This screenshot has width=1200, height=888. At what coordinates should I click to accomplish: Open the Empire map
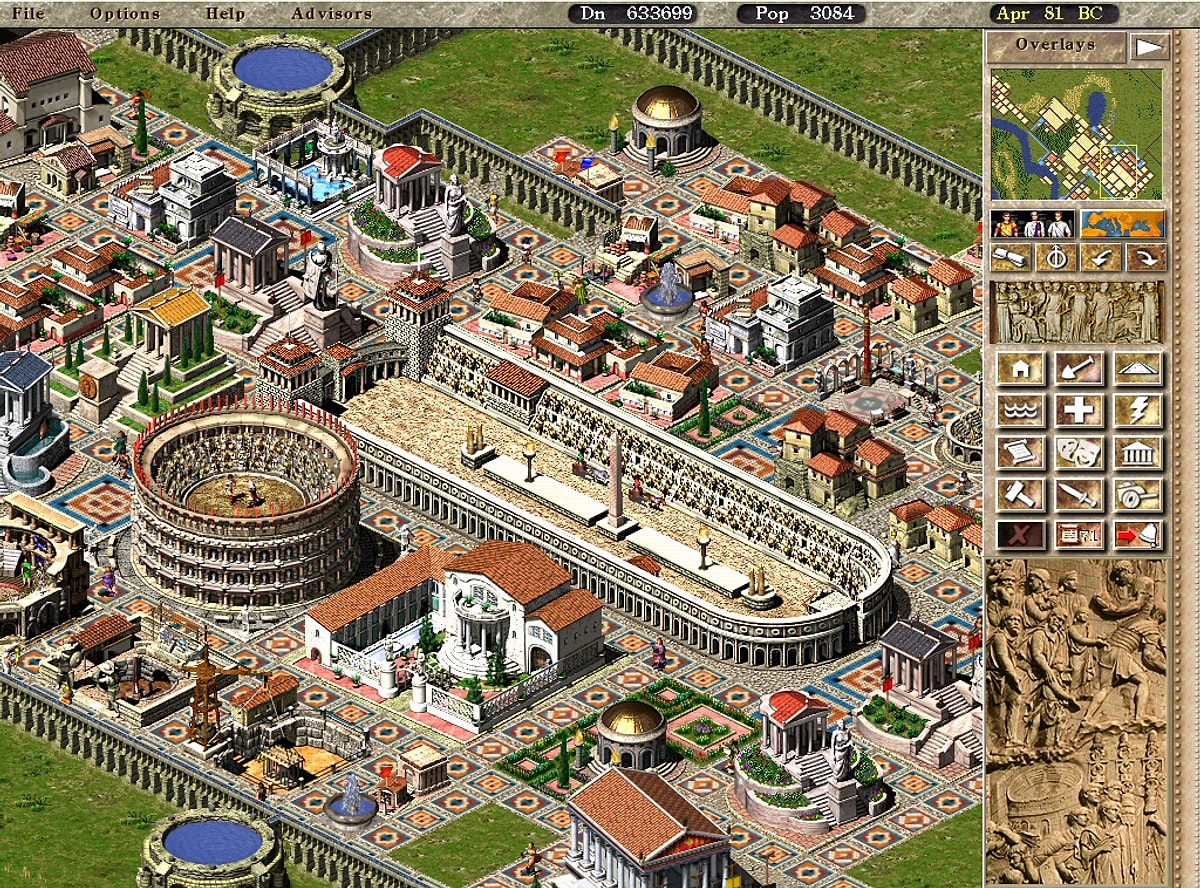coord(1122,223)
